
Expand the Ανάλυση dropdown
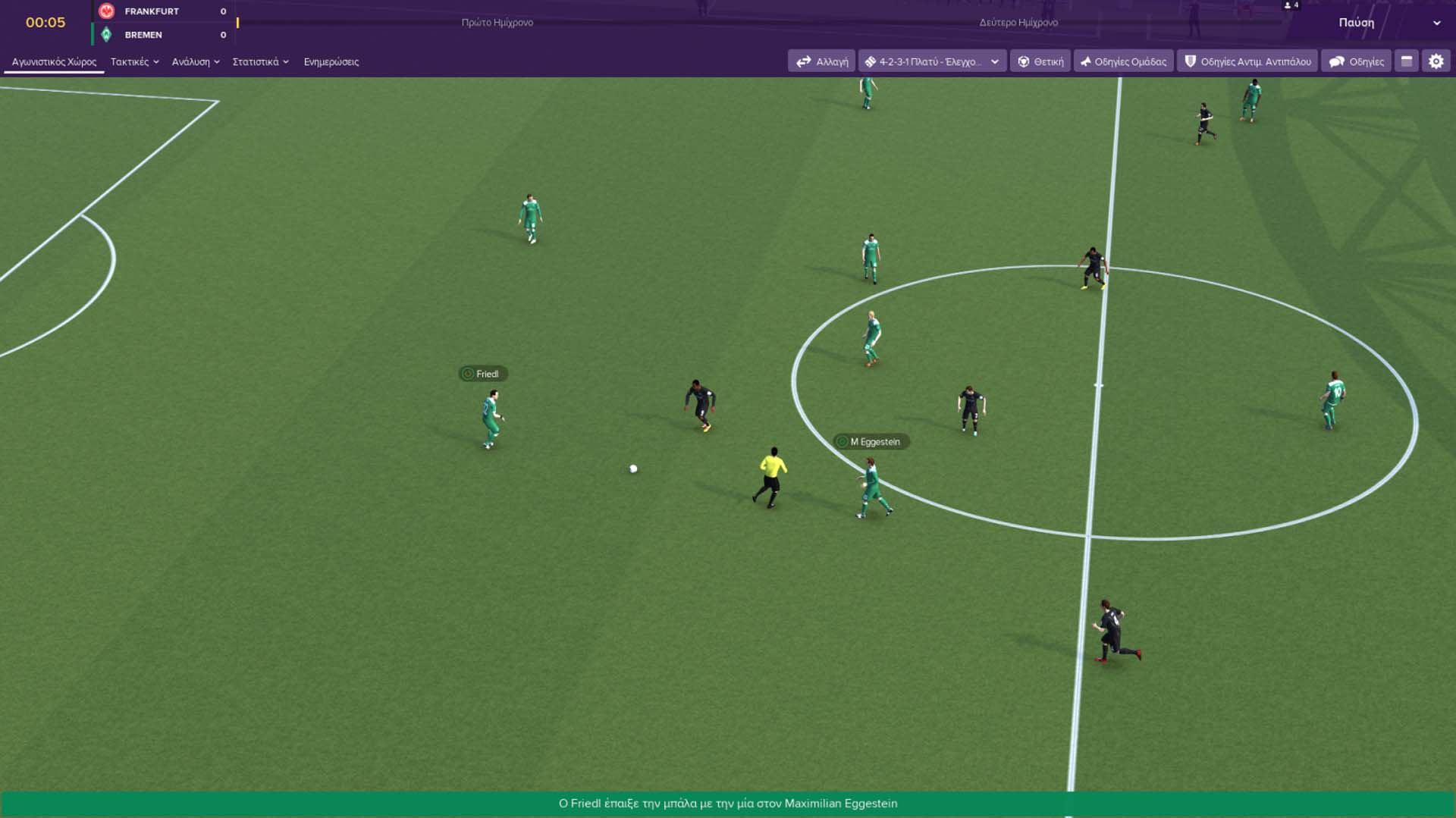pyautogui.click(x=196, y=61)
